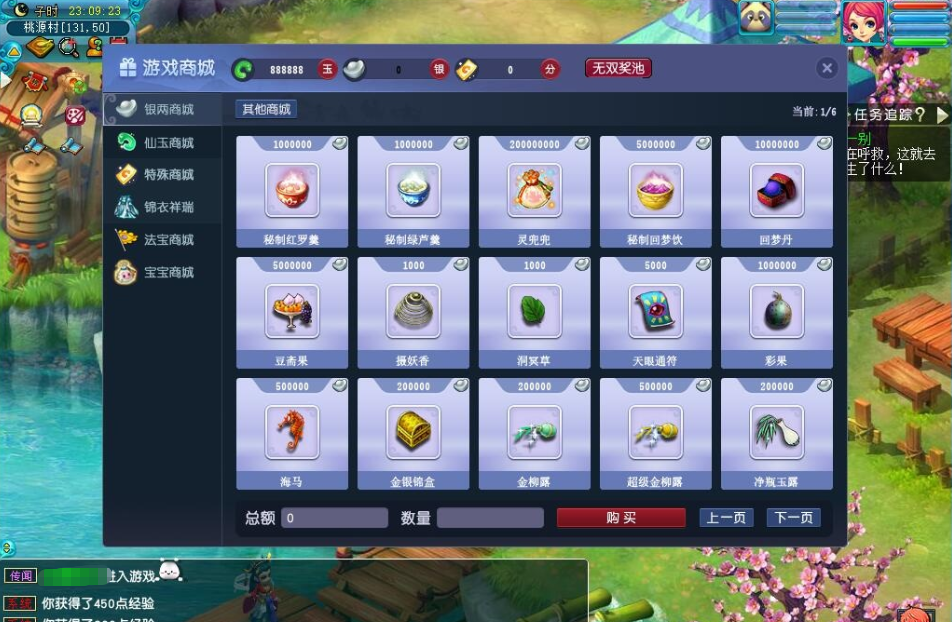Select the 海马 seahorse item
The height and width of the screenshot is (622, 952).
point(292,433)
